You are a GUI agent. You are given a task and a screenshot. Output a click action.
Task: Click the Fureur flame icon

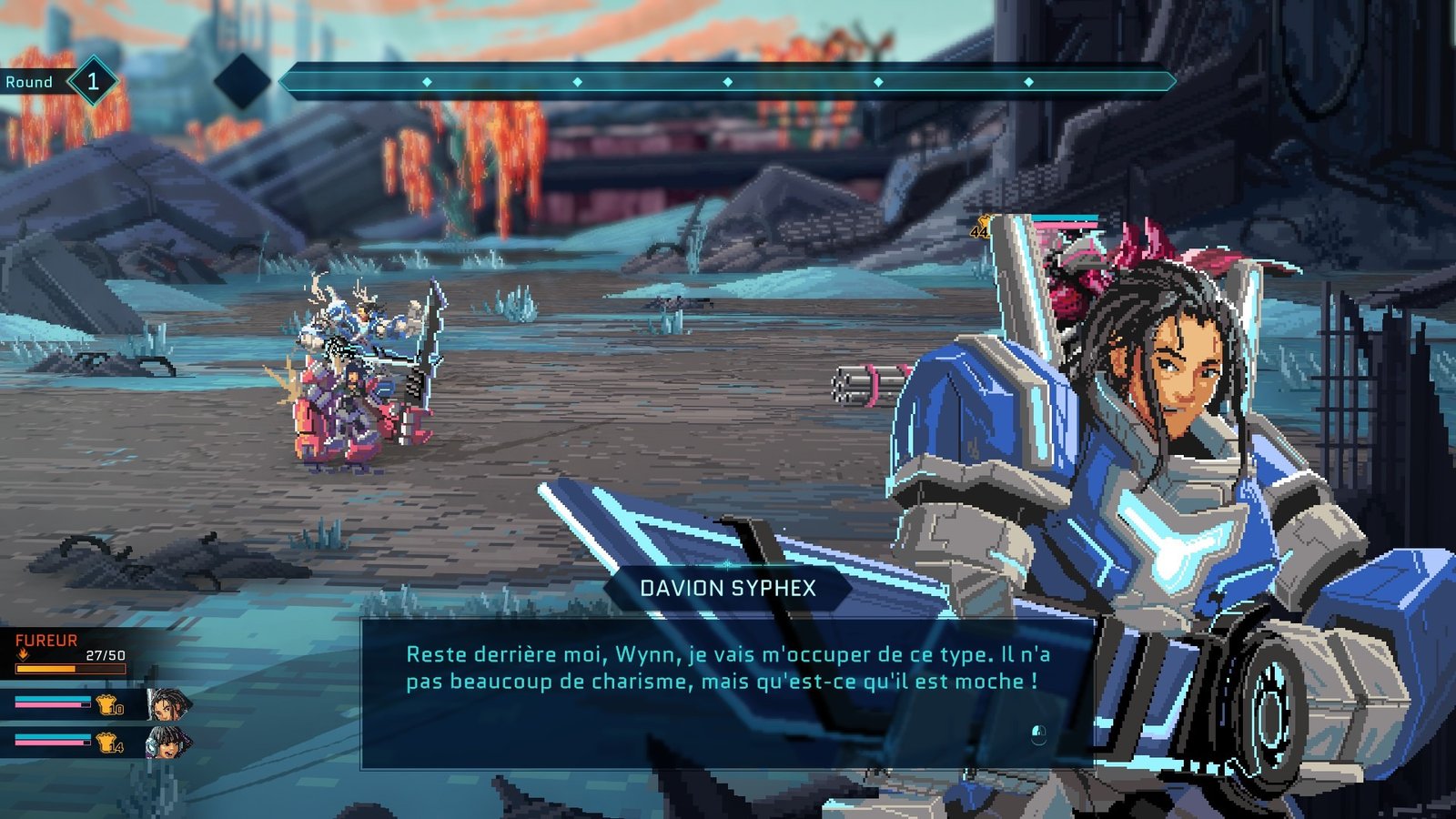coord(24,654)
